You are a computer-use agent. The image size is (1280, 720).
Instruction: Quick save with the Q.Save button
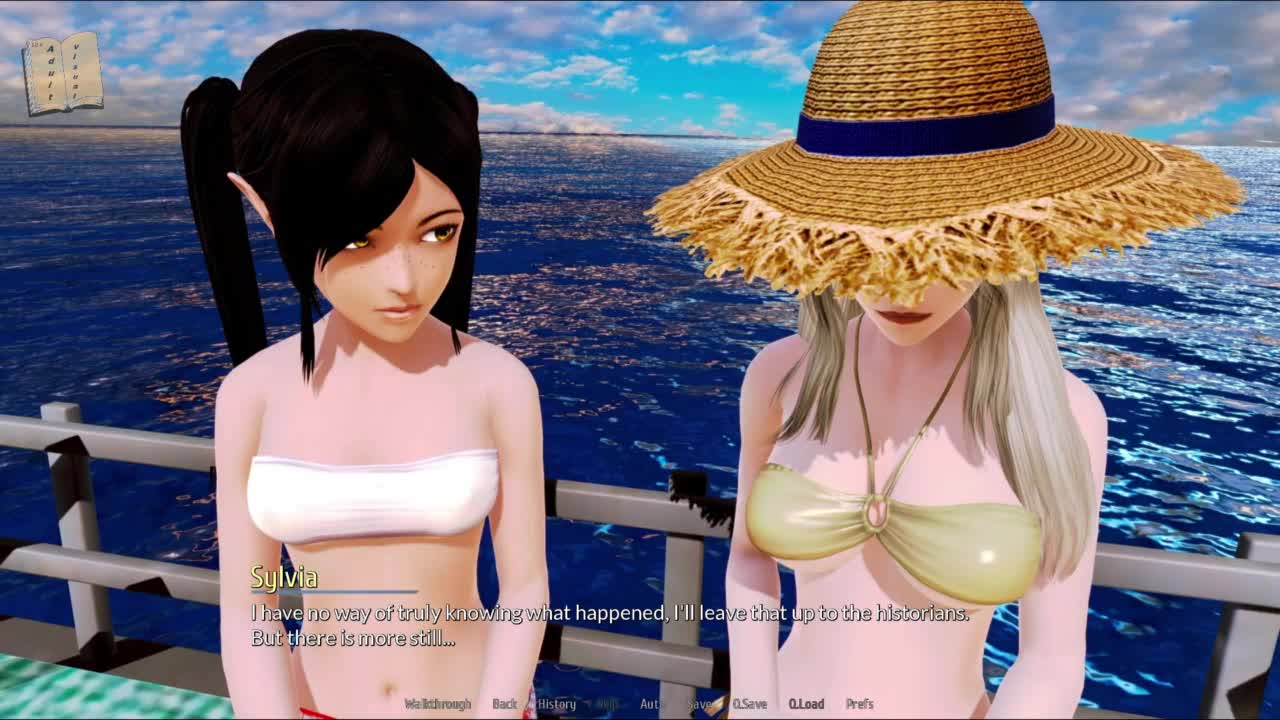click(x=749, y=704)
